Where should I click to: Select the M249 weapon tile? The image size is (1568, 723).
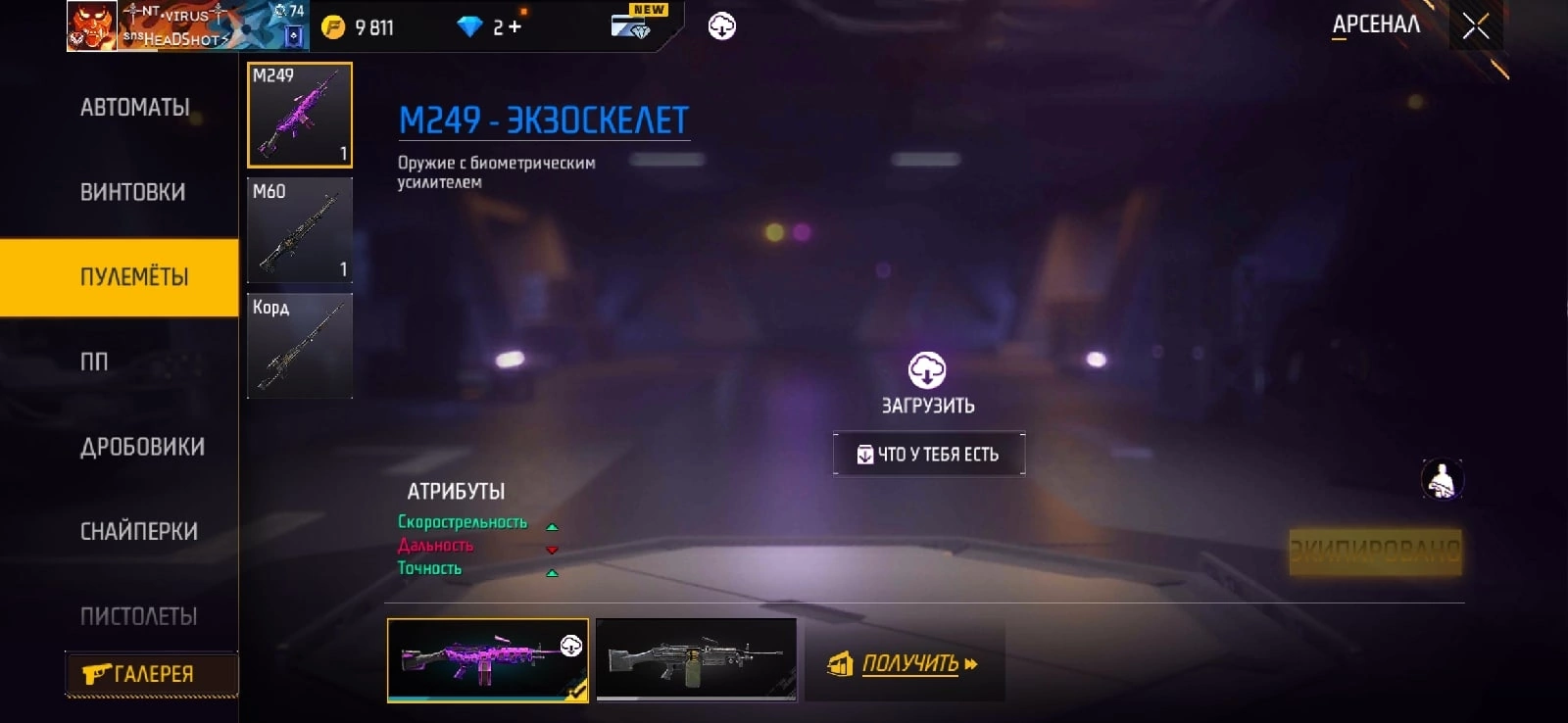point(300,116)
